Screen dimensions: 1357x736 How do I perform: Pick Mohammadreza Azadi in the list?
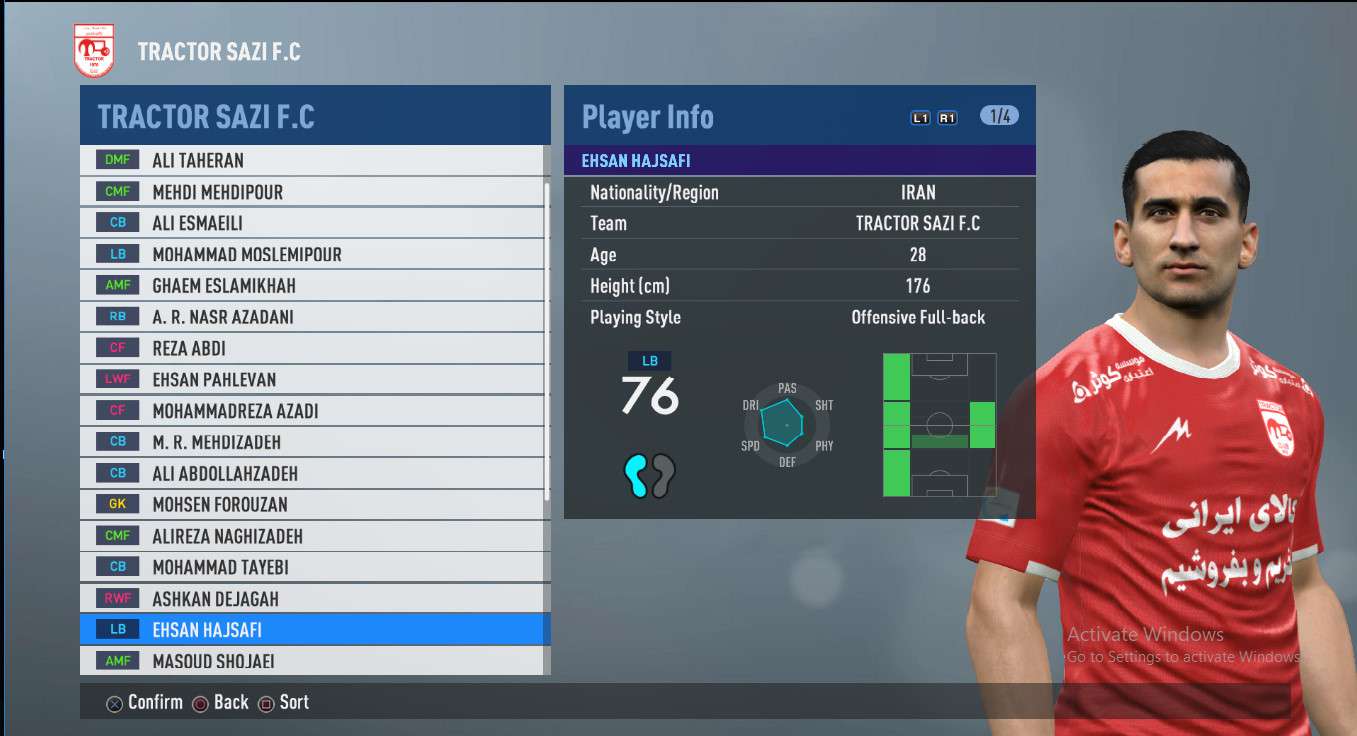coord(312,411)
